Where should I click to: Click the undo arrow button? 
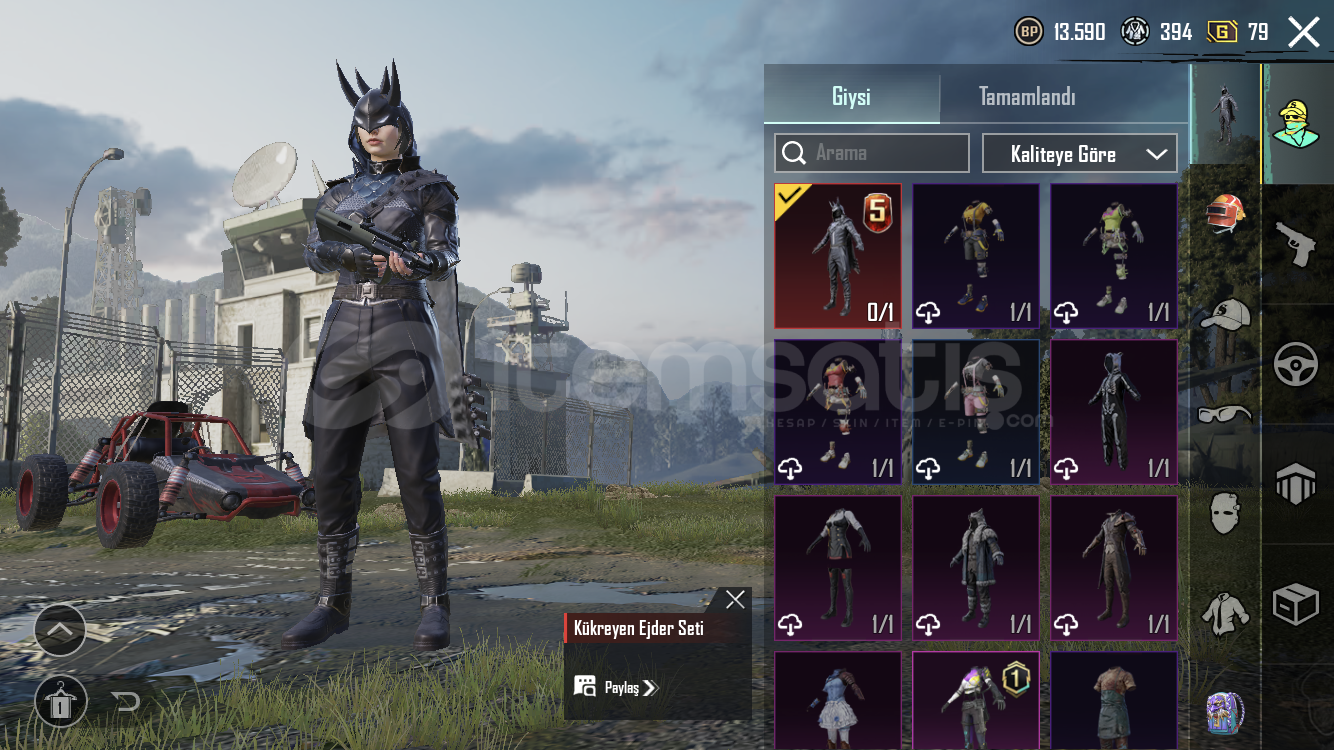pos(126,701)
